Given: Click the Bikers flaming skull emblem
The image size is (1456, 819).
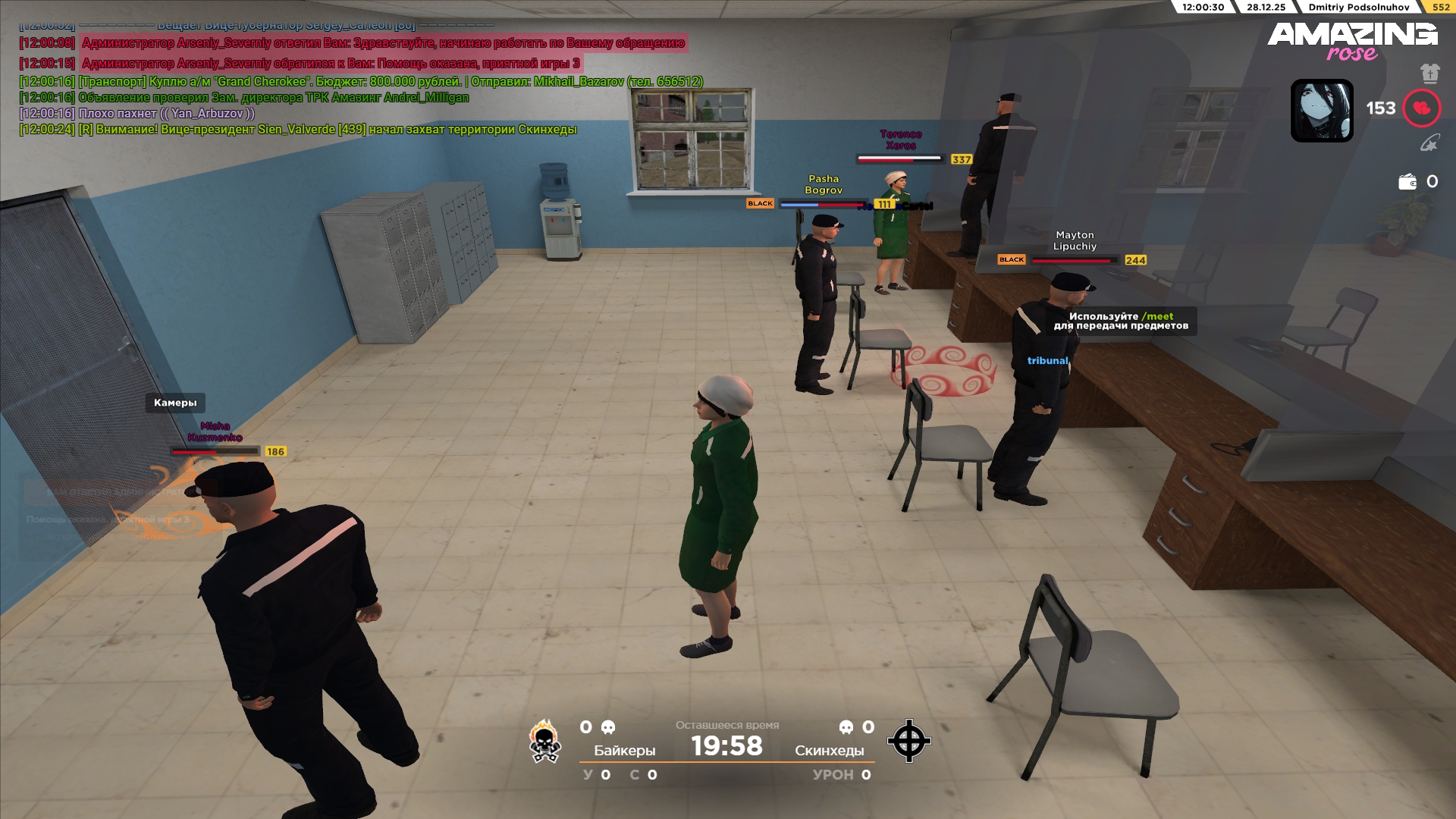Looking at the screenshot, I should point(544,741).
